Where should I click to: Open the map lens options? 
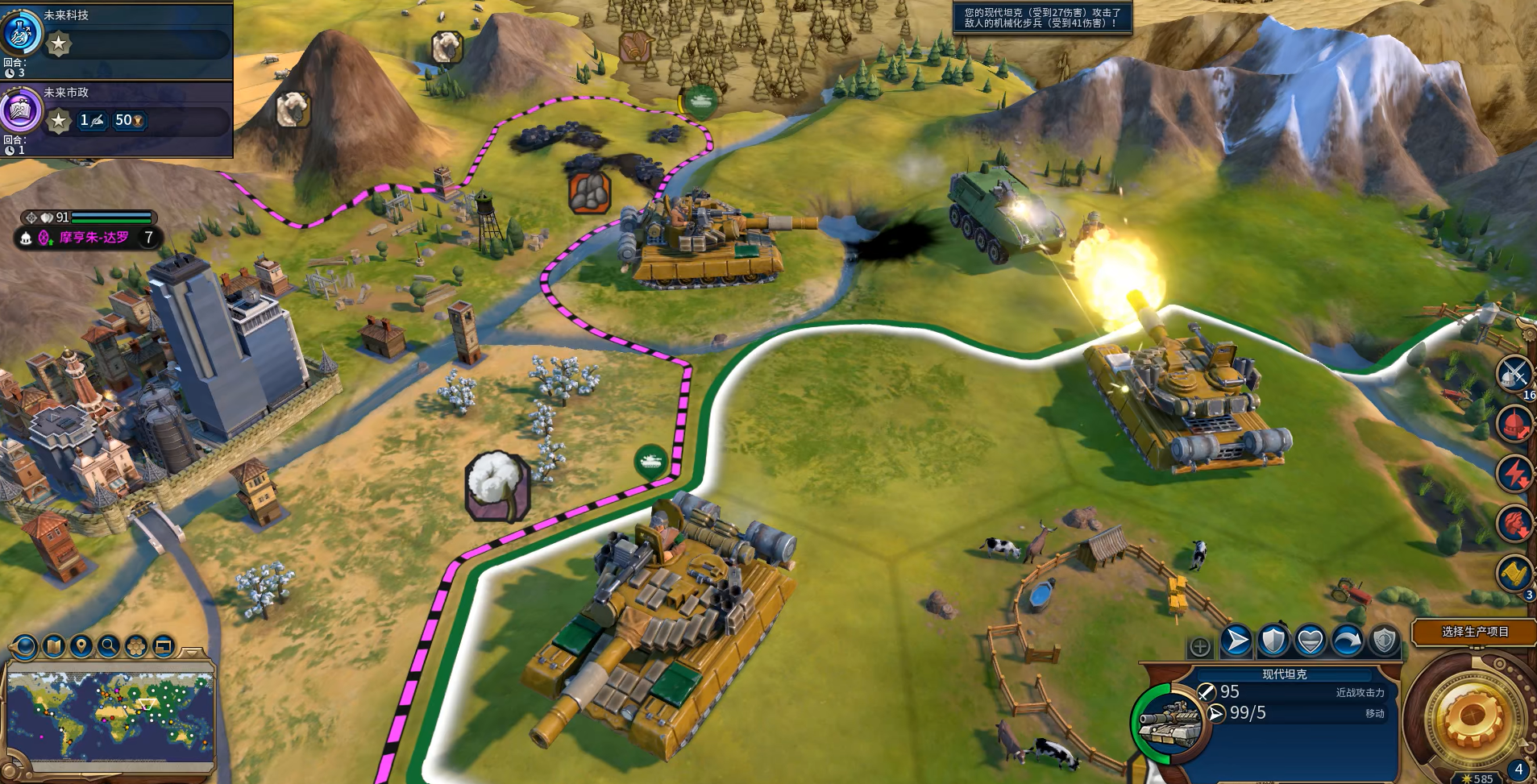53,646
